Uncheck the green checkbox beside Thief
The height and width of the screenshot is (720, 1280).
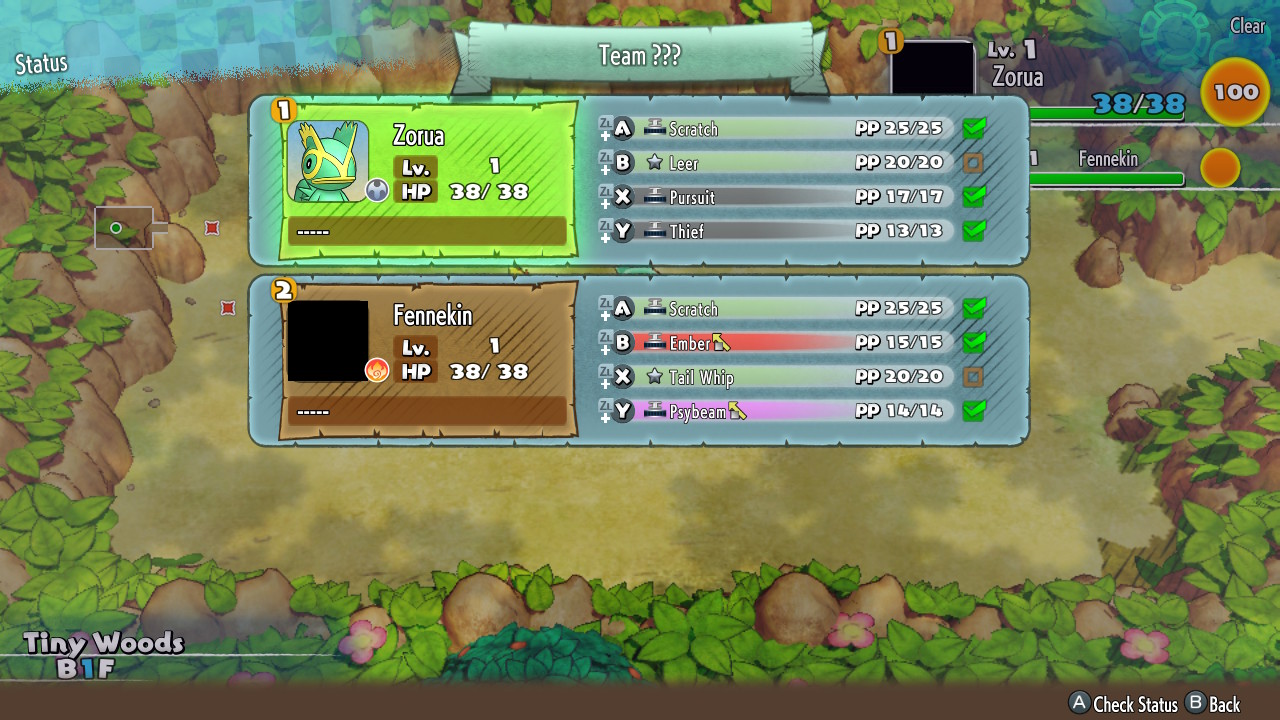[x=973, y=231]
